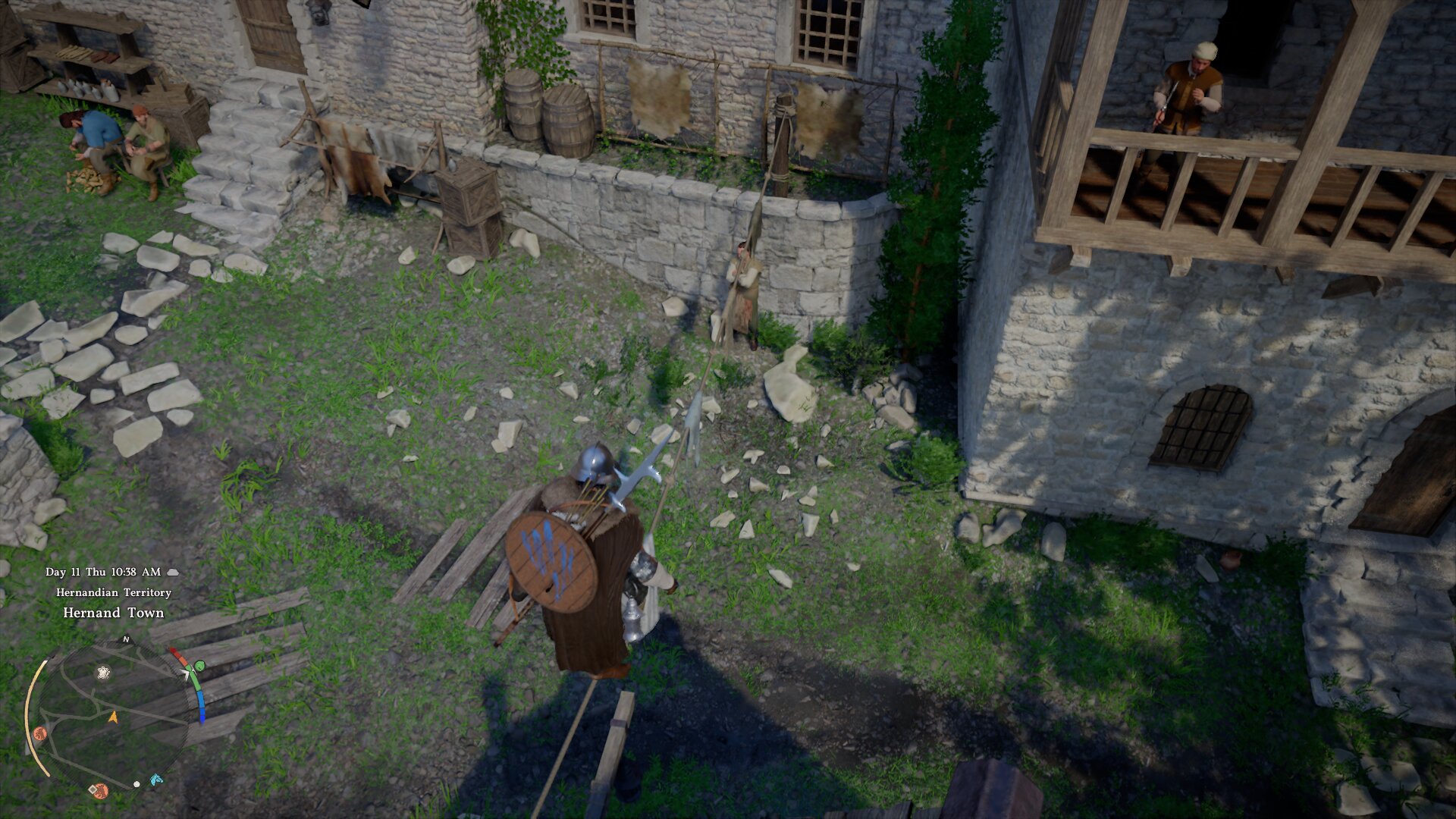Select the yellow player arrow at the minimap center

coord(114,718)
